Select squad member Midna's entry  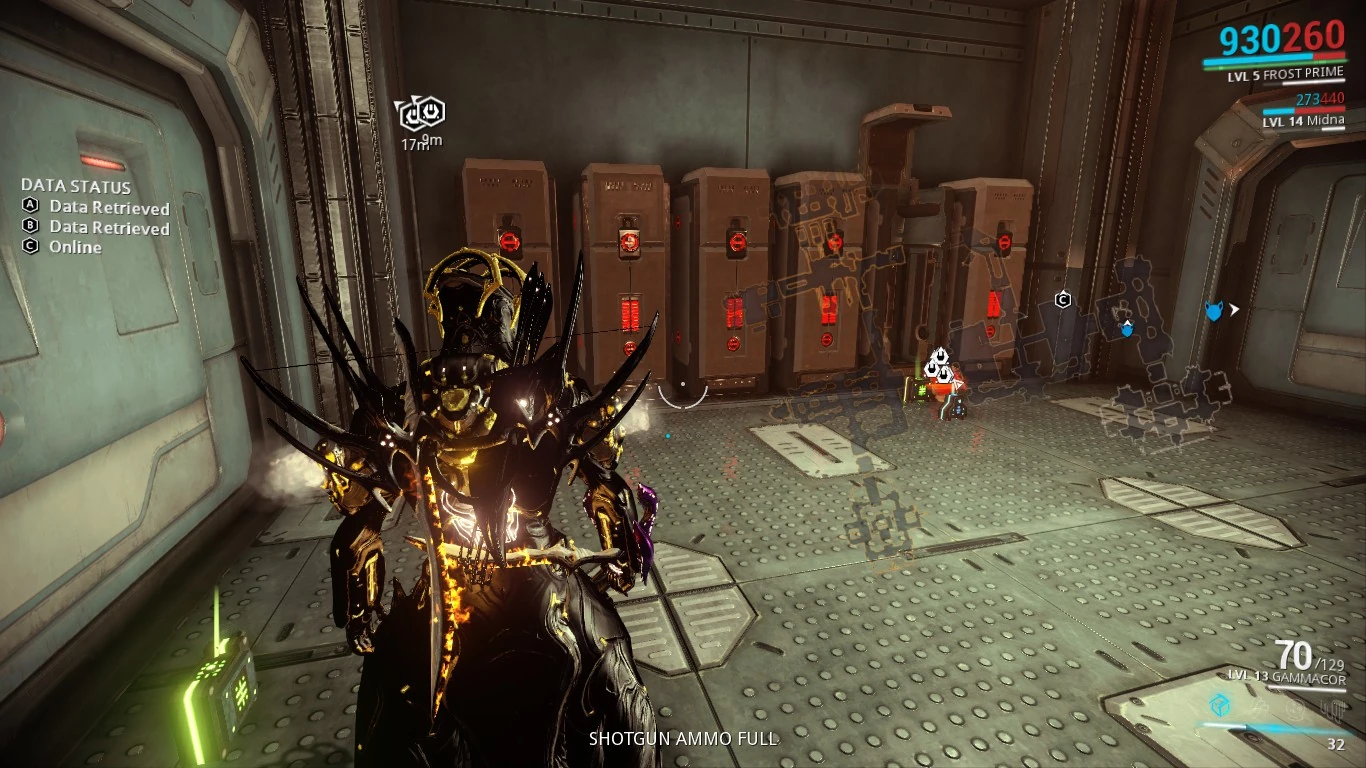click(x=1303, y=121)
